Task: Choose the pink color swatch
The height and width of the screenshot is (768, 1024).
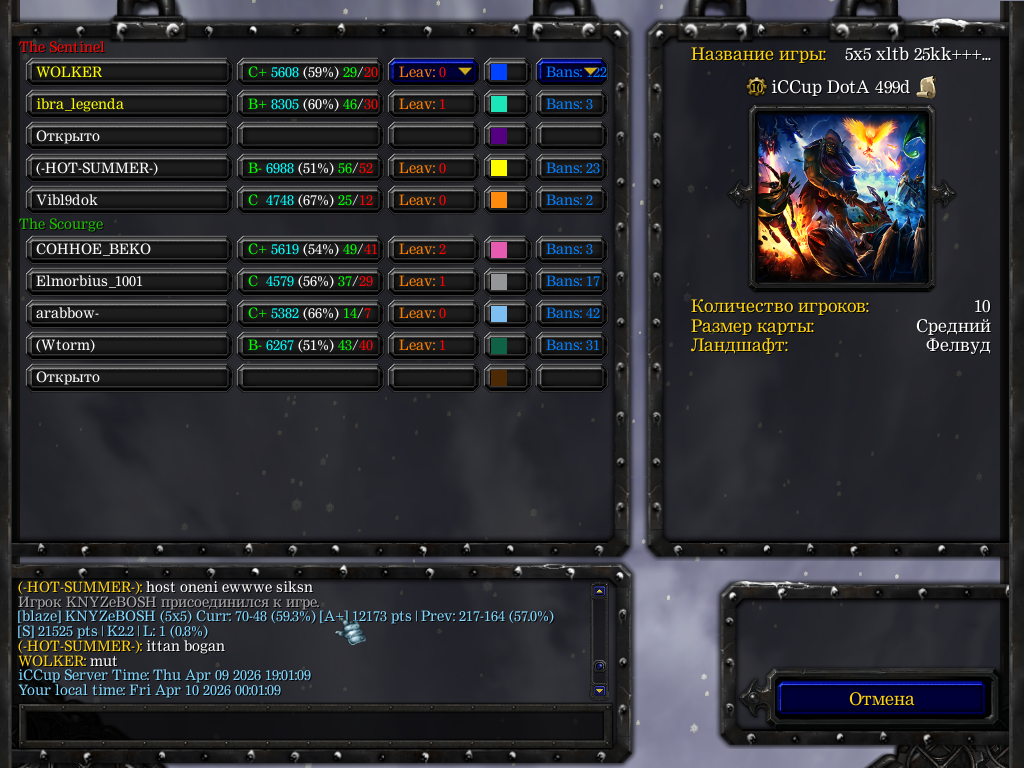Action: tap(506, 249)
